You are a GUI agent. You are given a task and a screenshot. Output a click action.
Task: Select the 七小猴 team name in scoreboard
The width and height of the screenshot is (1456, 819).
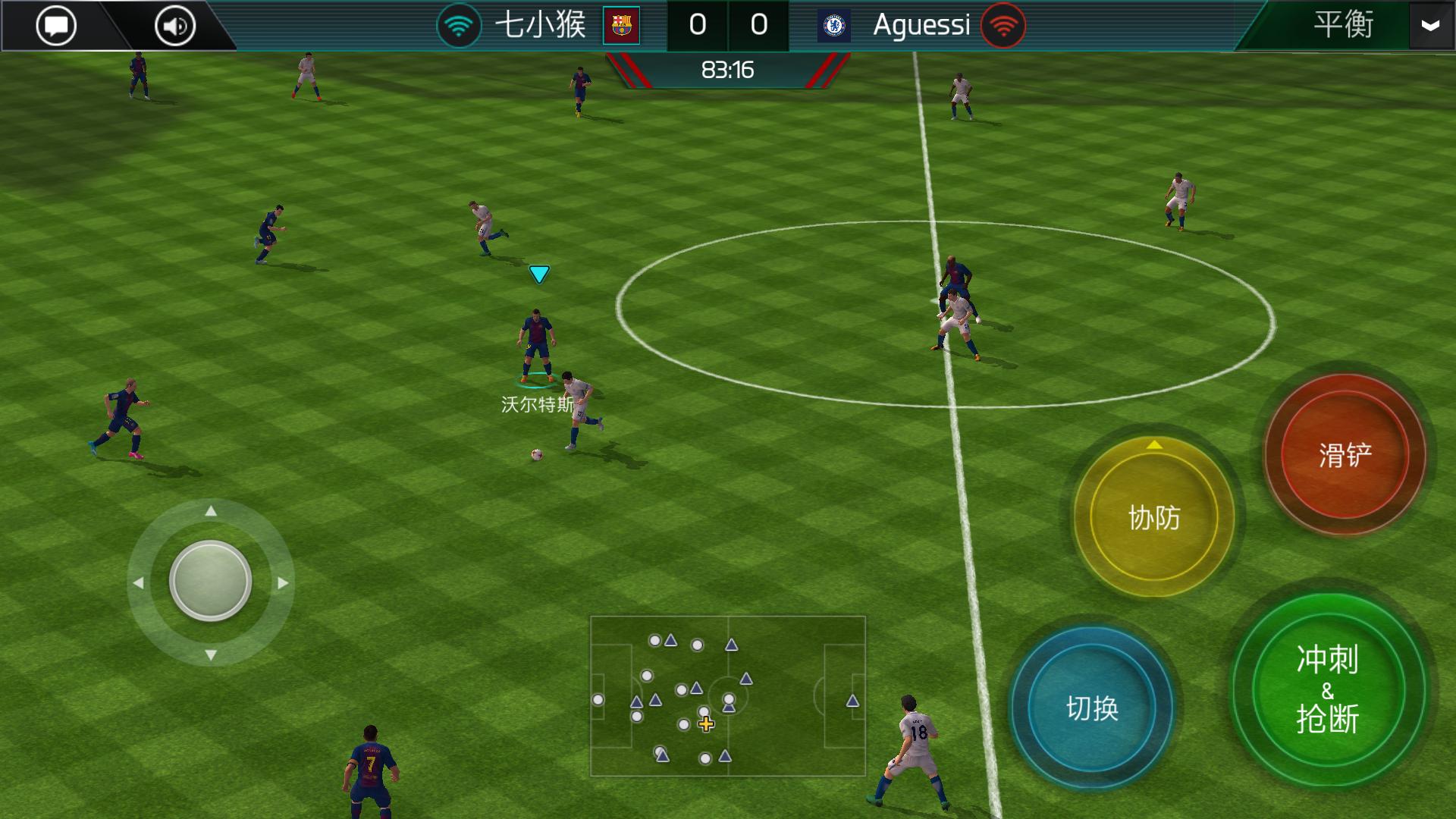[x=541, y=25]
